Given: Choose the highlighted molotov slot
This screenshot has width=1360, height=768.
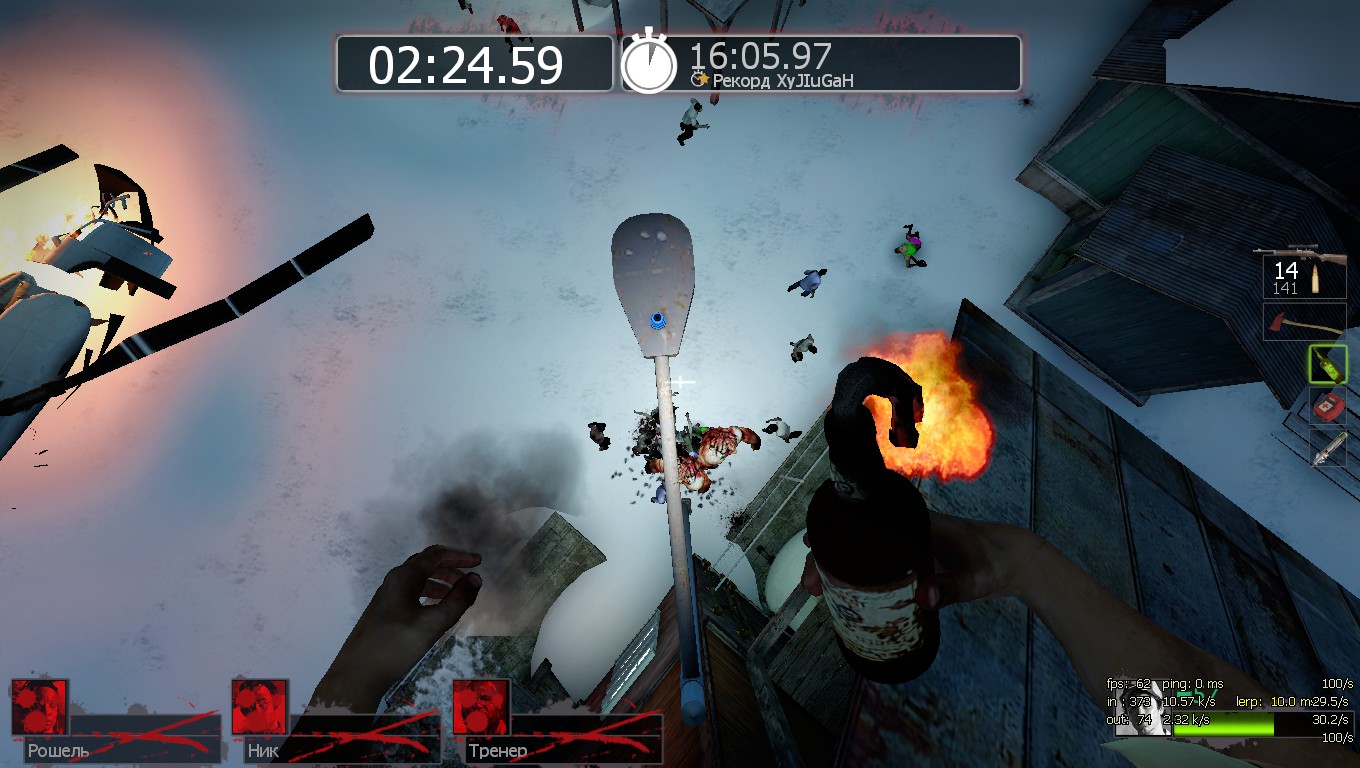Looking at the screenshot, I should click(x=1327, y=364).
